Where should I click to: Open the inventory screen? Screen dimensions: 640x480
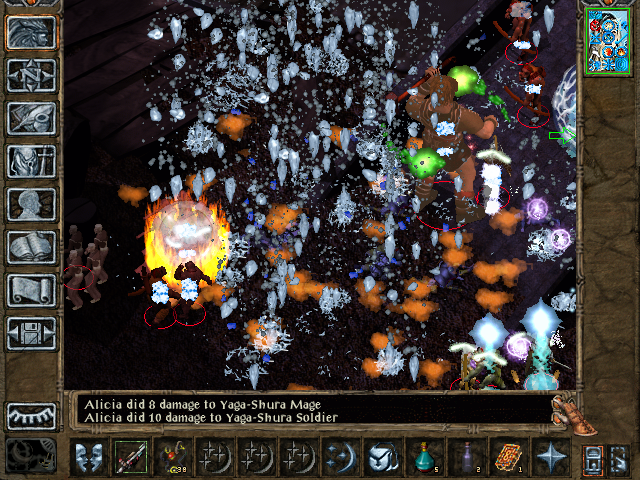[x=31, y=161]
